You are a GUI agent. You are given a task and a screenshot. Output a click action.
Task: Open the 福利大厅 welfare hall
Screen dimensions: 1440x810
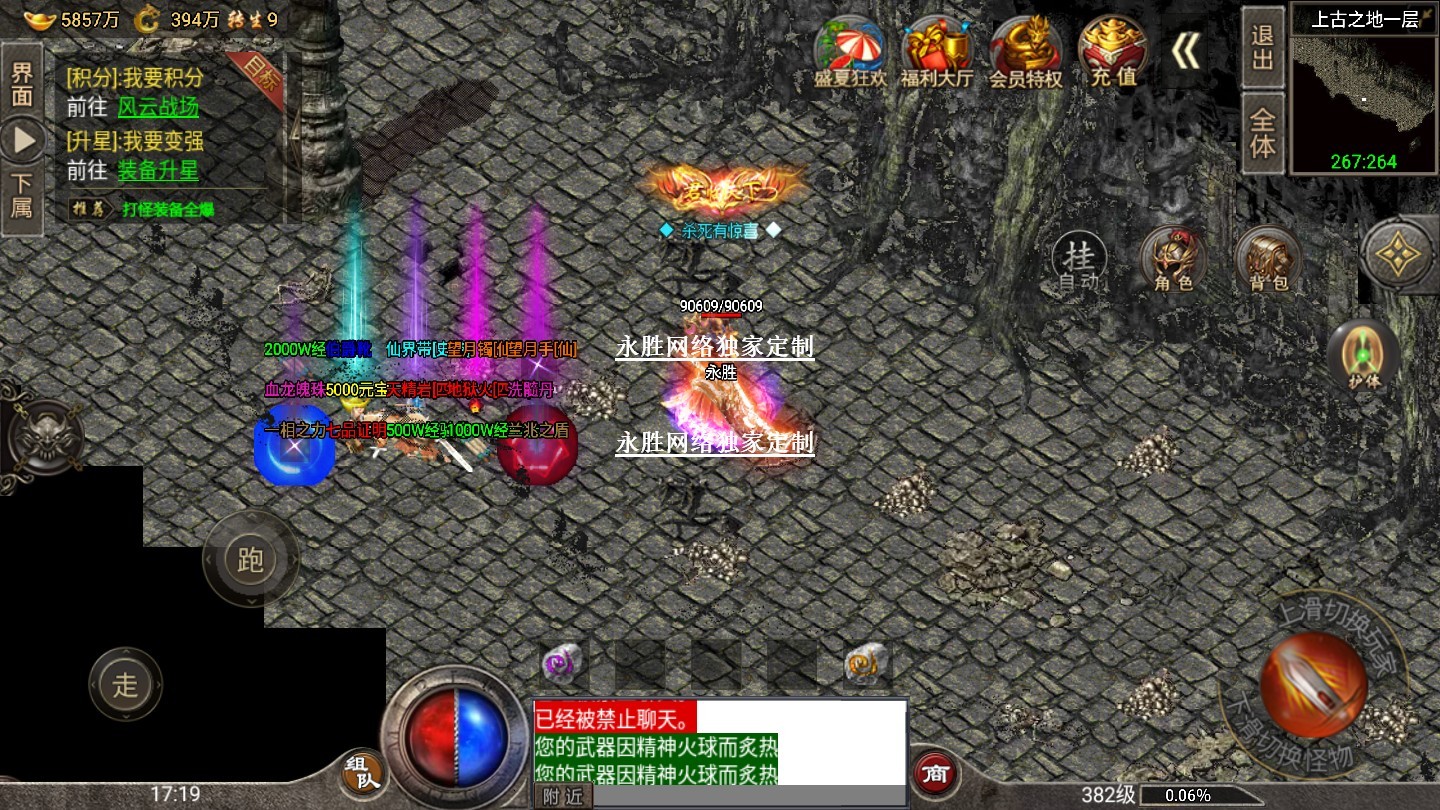tap(937, 52)
